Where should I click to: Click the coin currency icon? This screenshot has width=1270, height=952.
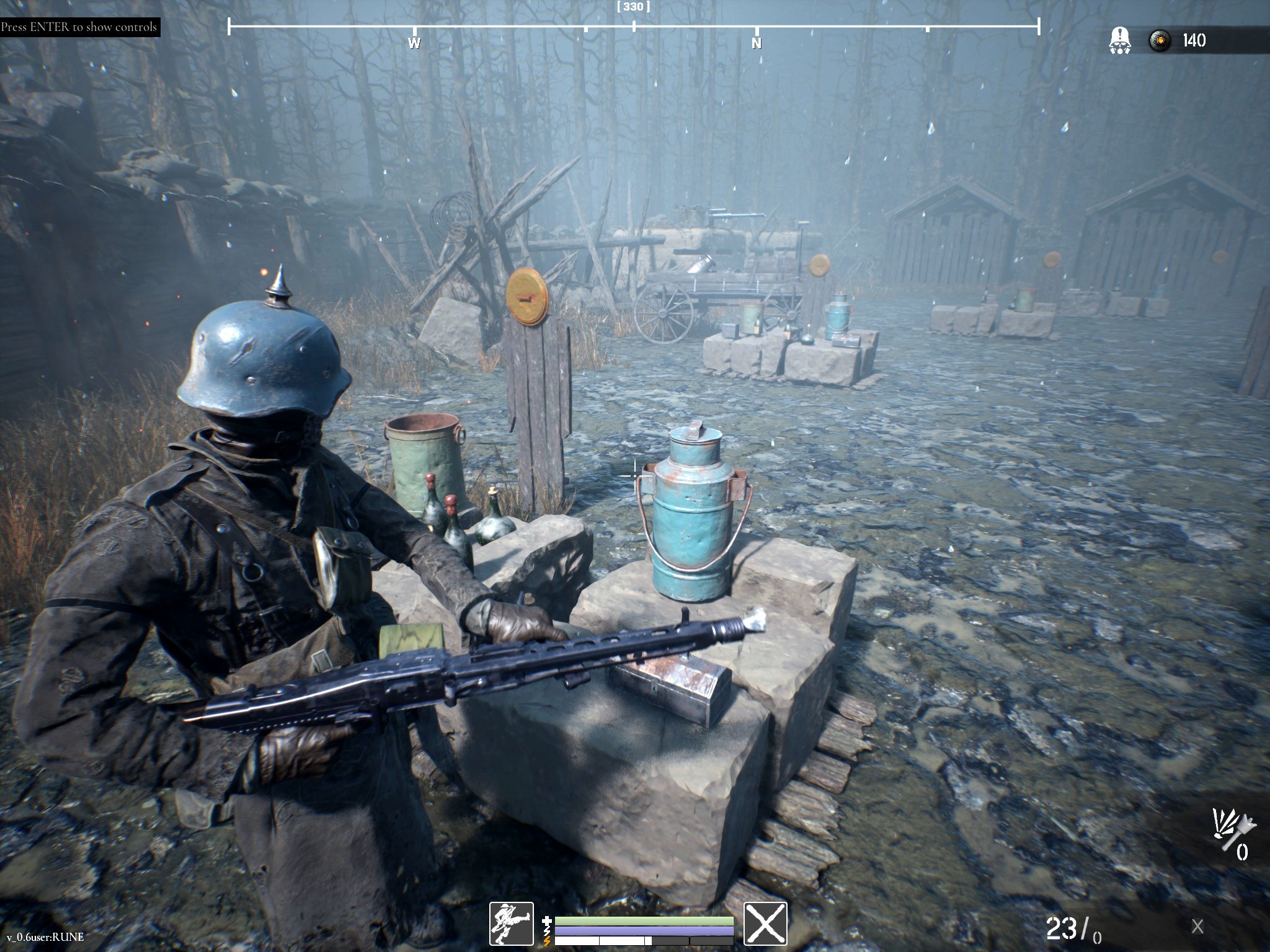click(x=1157, y=41)
